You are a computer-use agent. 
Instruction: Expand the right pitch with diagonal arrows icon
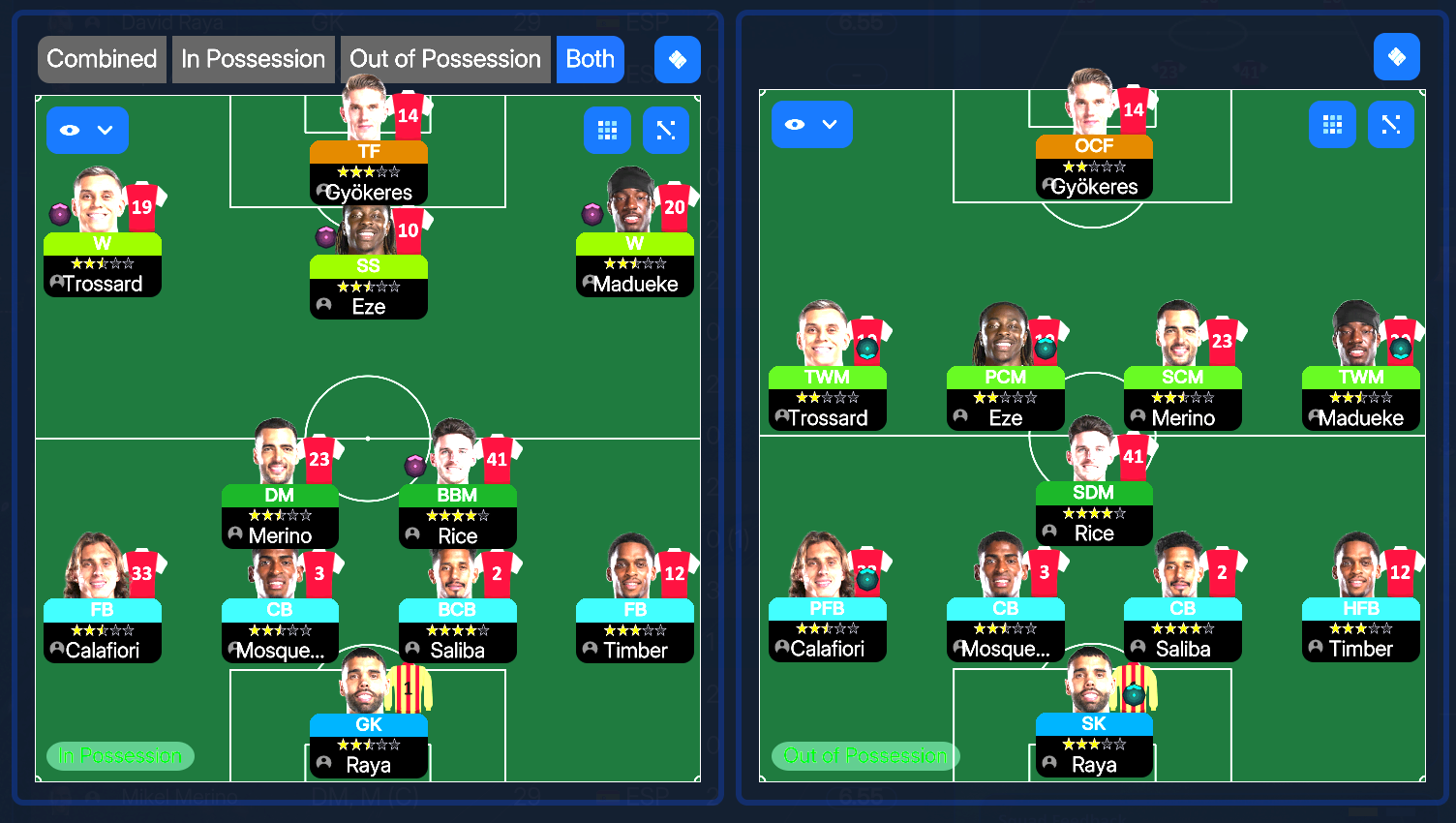pos(1391,124)
